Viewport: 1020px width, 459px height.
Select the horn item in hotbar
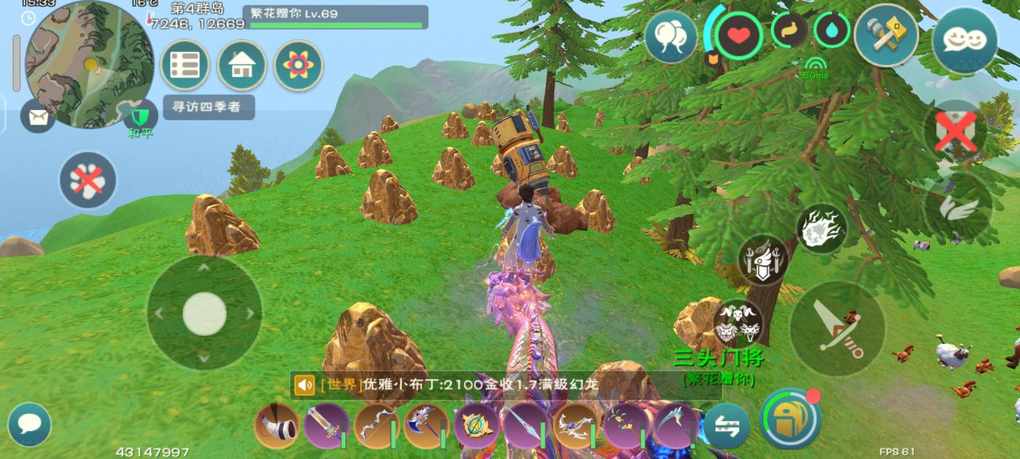(278, 425)
